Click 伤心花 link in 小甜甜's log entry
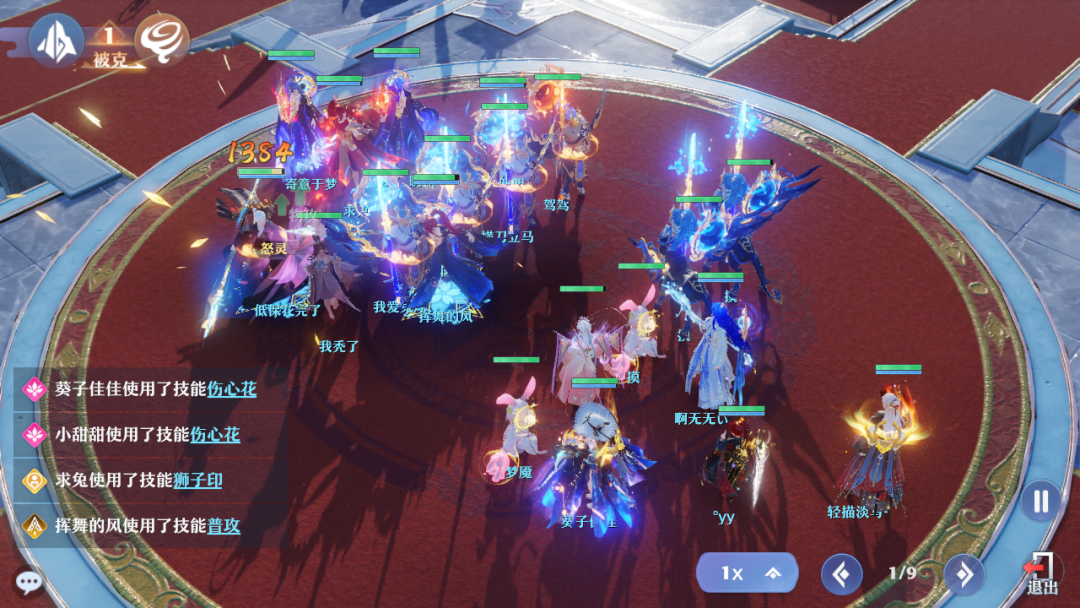 [215, 435]
